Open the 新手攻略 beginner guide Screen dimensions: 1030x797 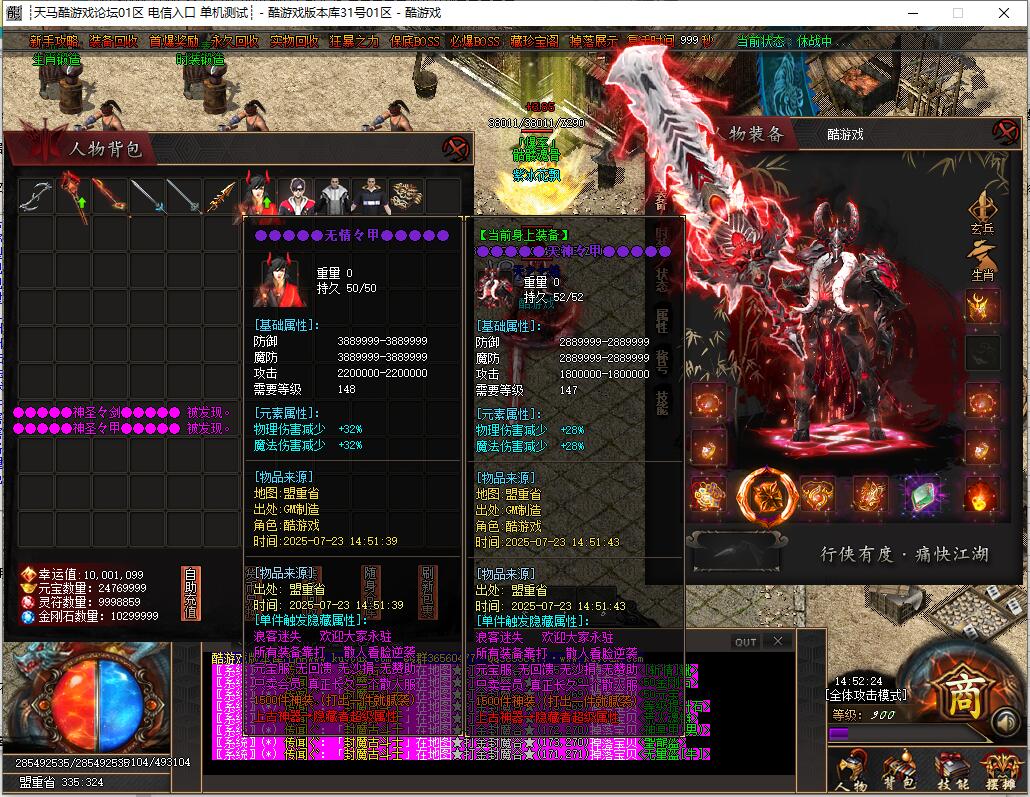[53, 41]
